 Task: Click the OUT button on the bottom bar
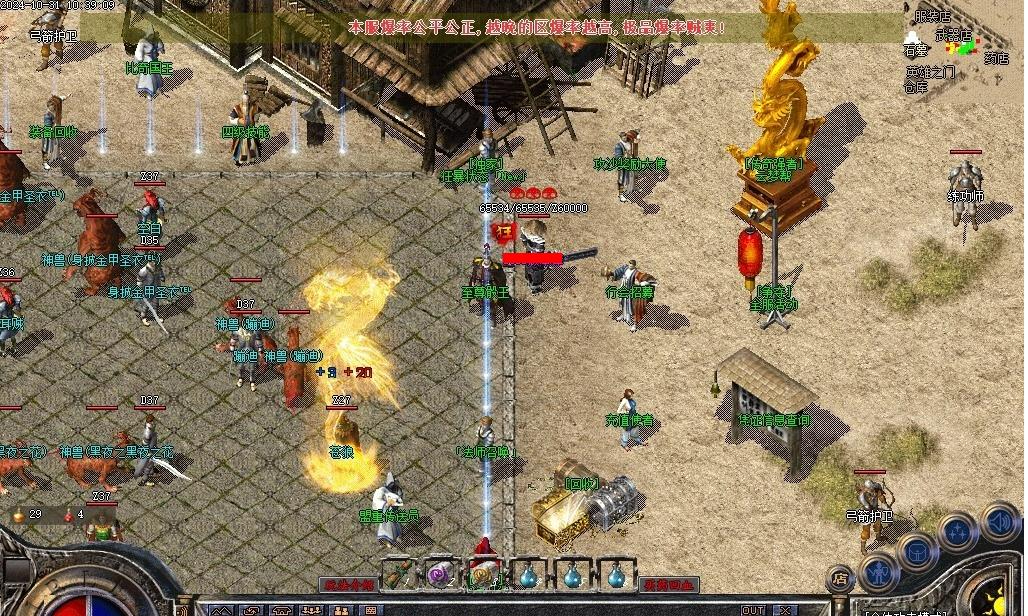[753, 610]
